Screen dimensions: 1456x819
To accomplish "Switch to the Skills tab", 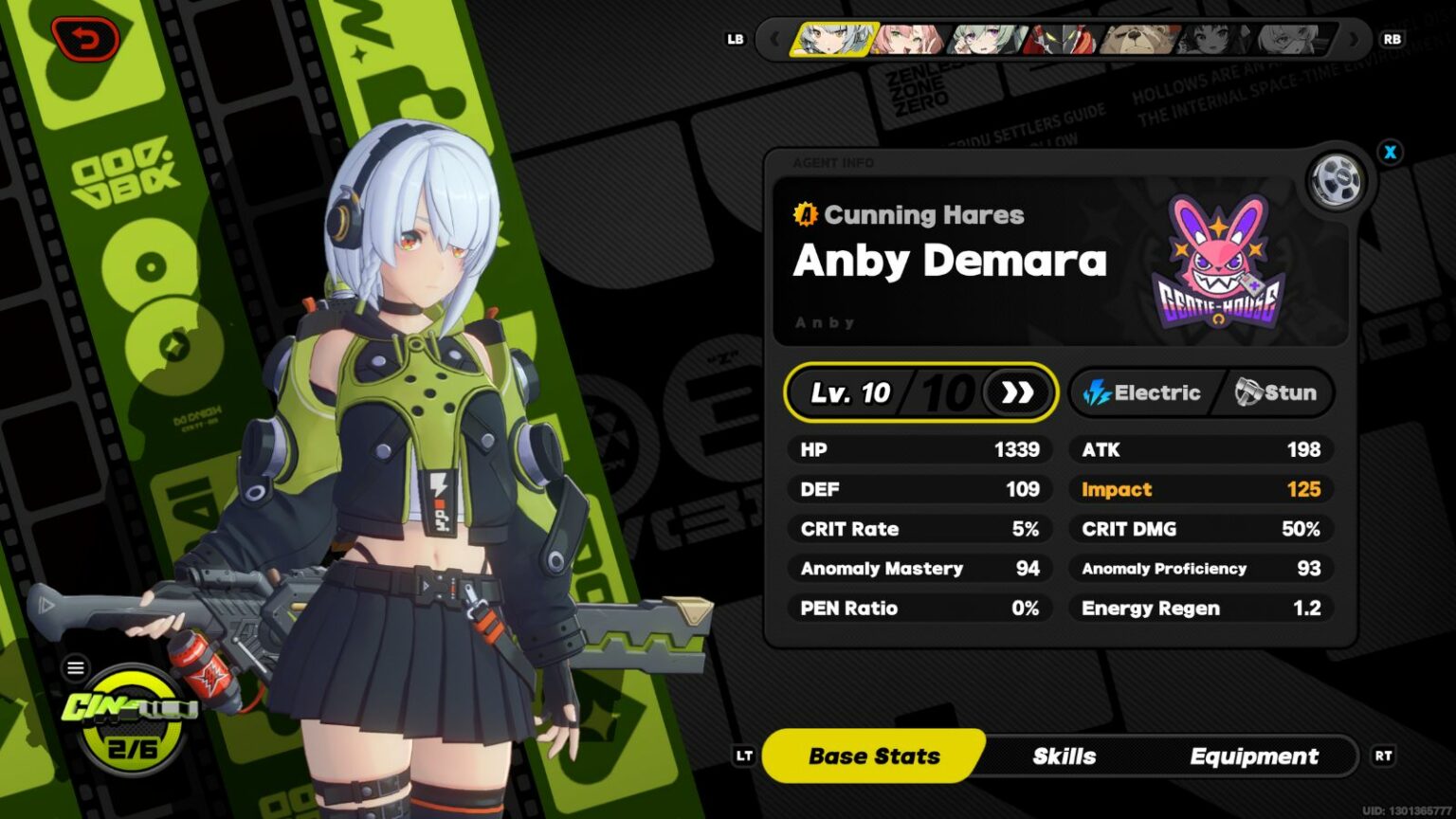I will pyautogui.click(x=1064, y=755).
